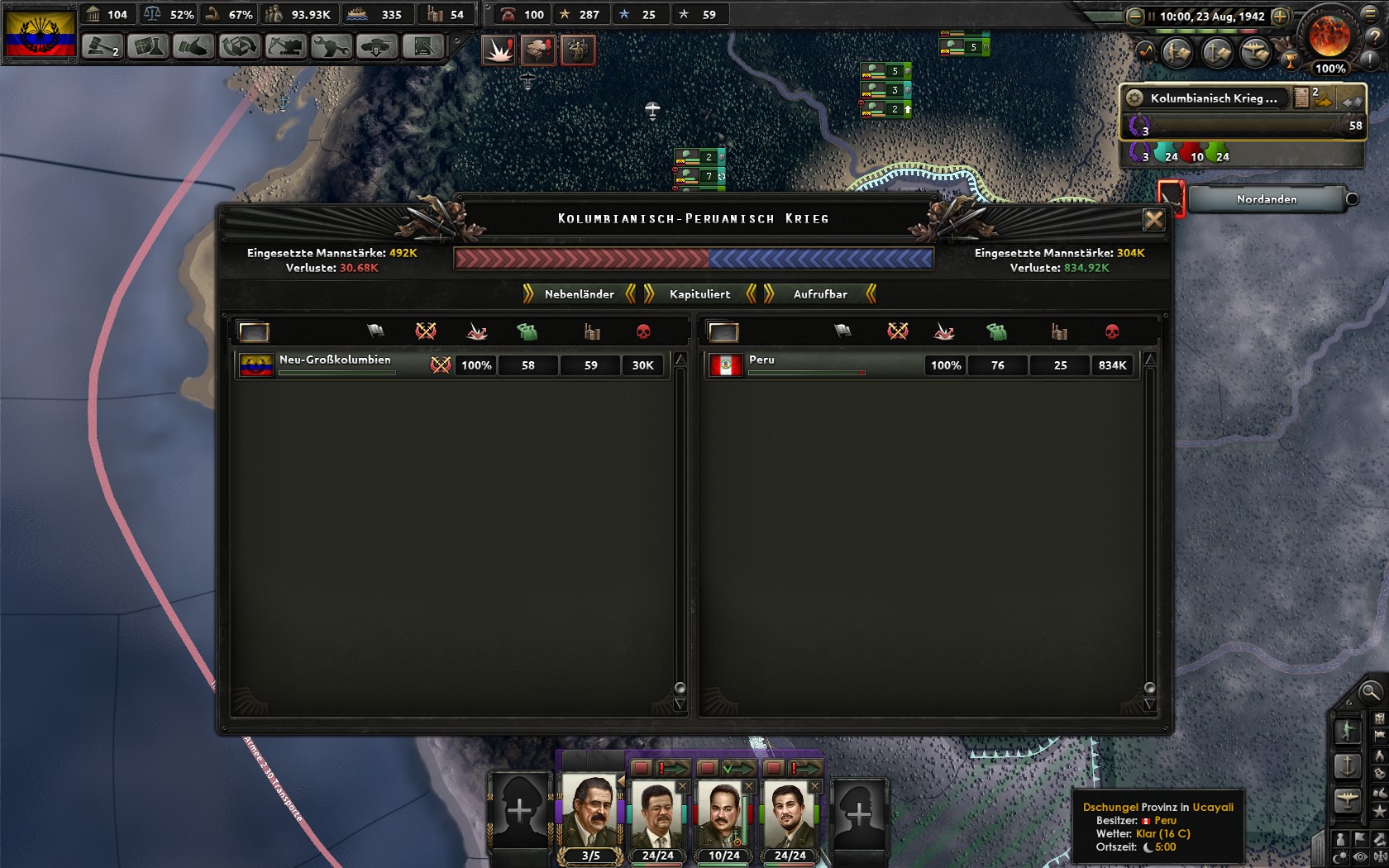Click the casualties skull column header for Peru
Image resolution: width=1389 pixels, height=868 pixels.
coord(1114,332)
